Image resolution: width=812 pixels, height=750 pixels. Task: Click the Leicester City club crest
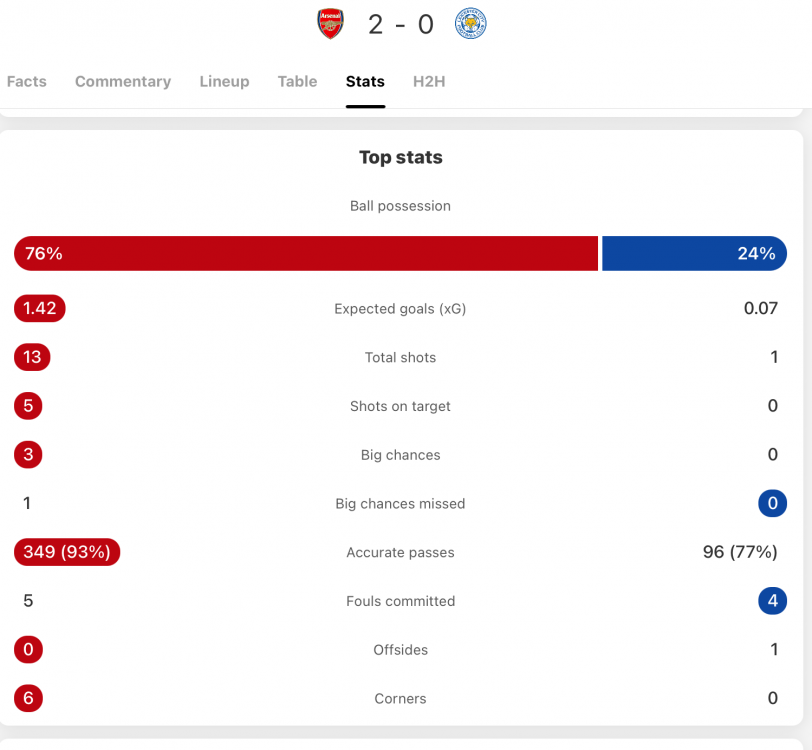(470, 24)
